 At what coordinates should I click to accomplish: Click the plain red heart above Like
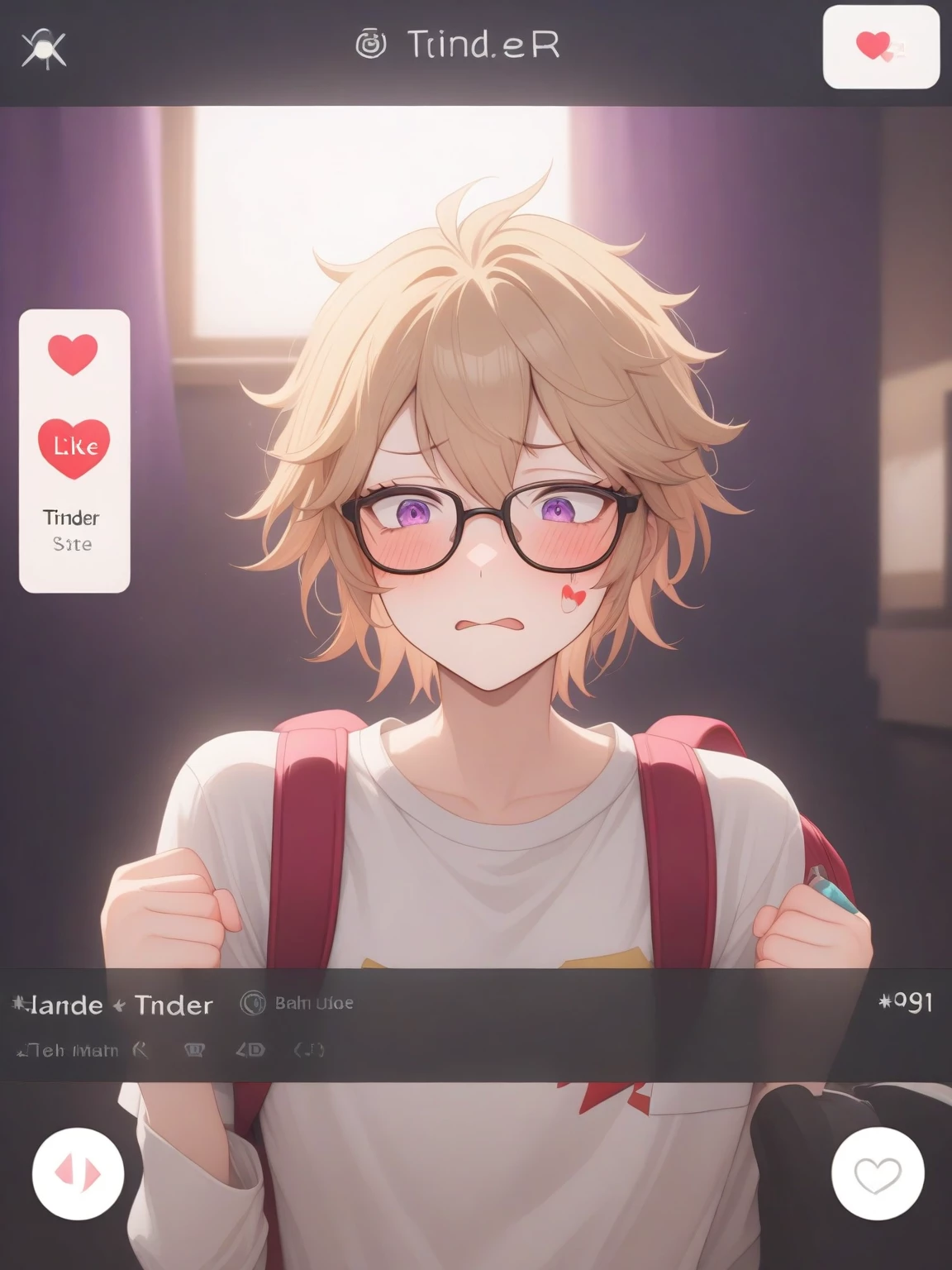(73, 353)
